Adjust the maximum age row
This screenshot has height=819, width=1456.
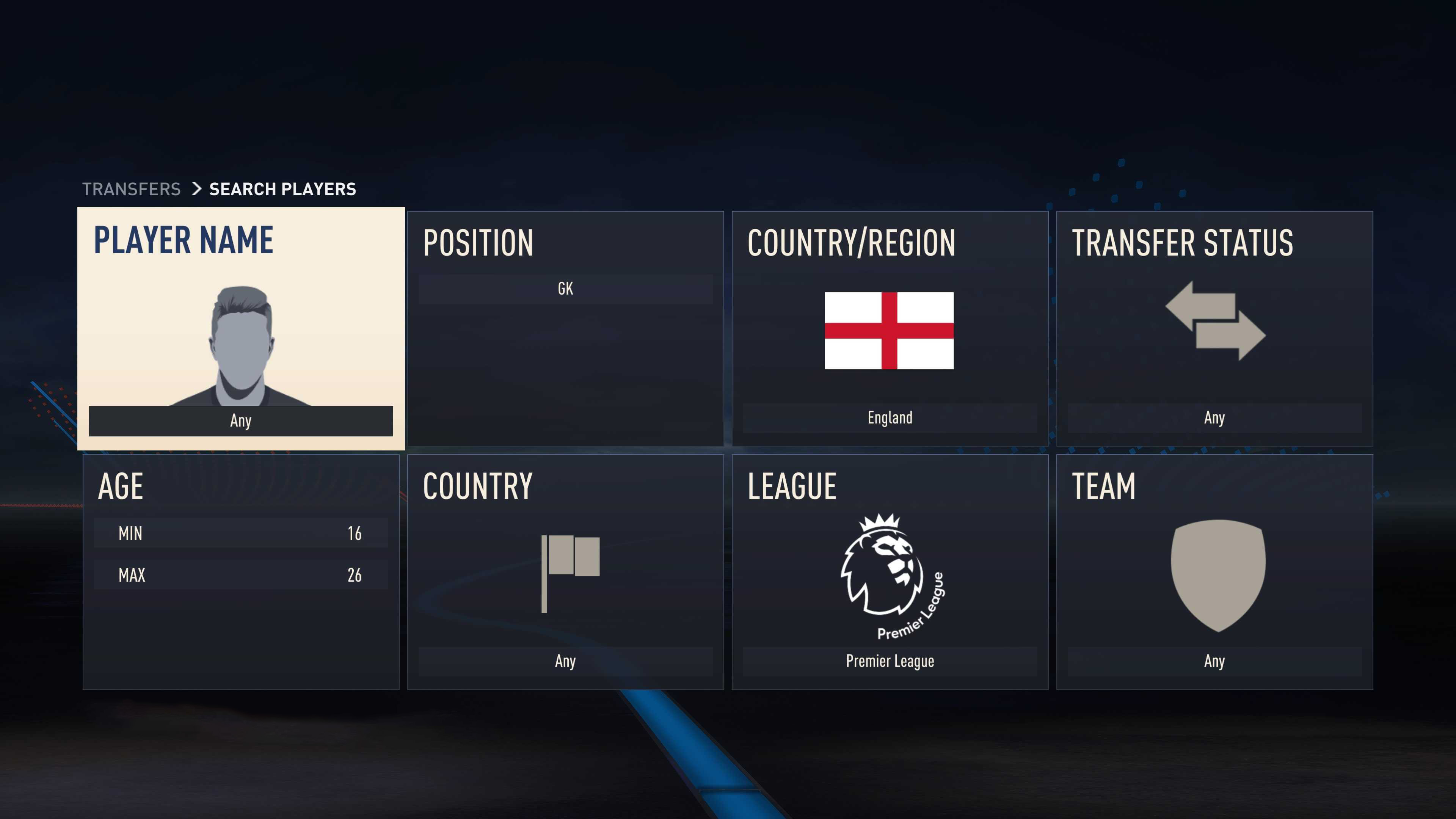click(x=241, y=575)
